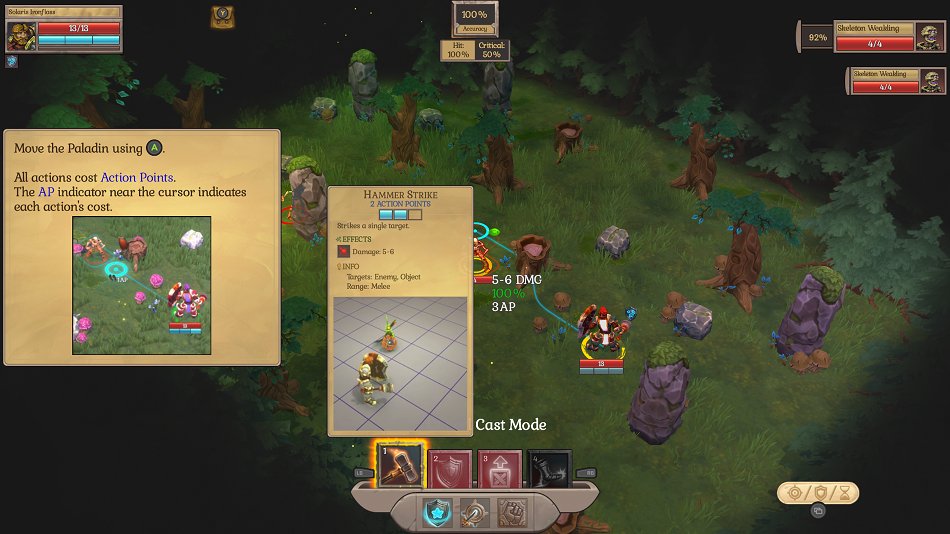View the tutorial movement preview image
The image size is (950, 534).
[142, 285]
